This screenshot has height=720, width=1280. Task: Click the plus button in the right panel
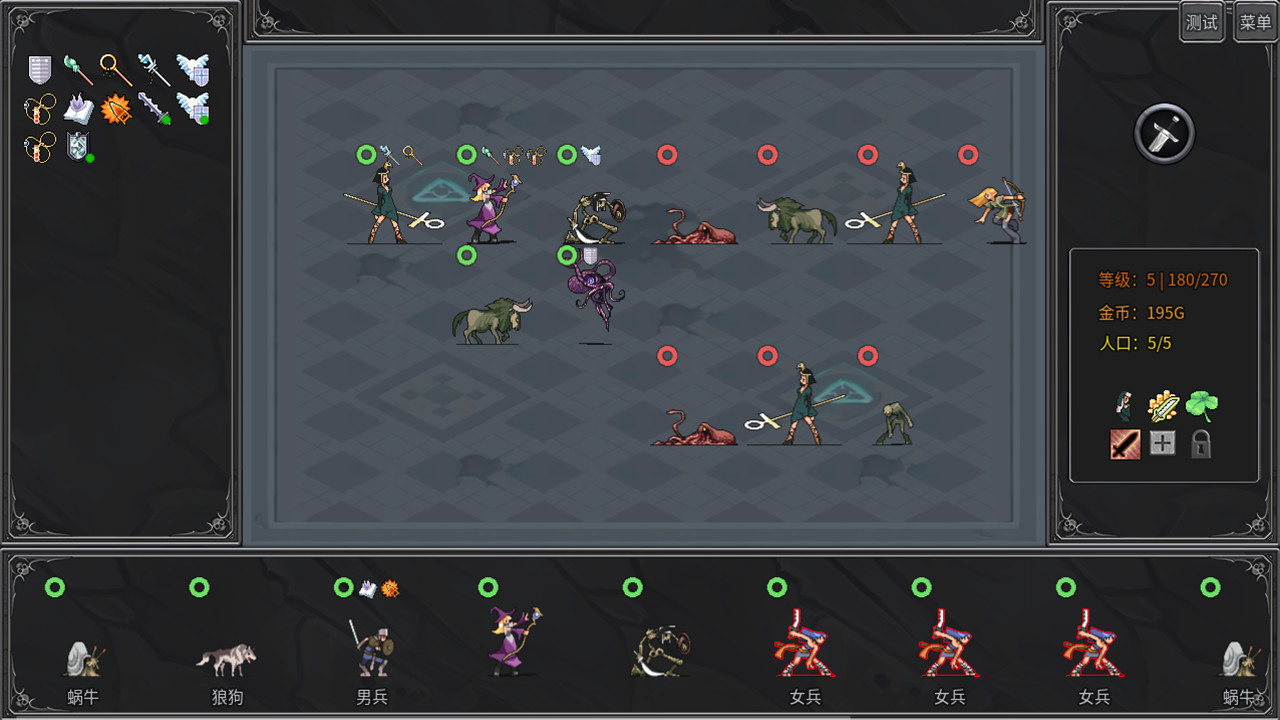(1163, 444)
